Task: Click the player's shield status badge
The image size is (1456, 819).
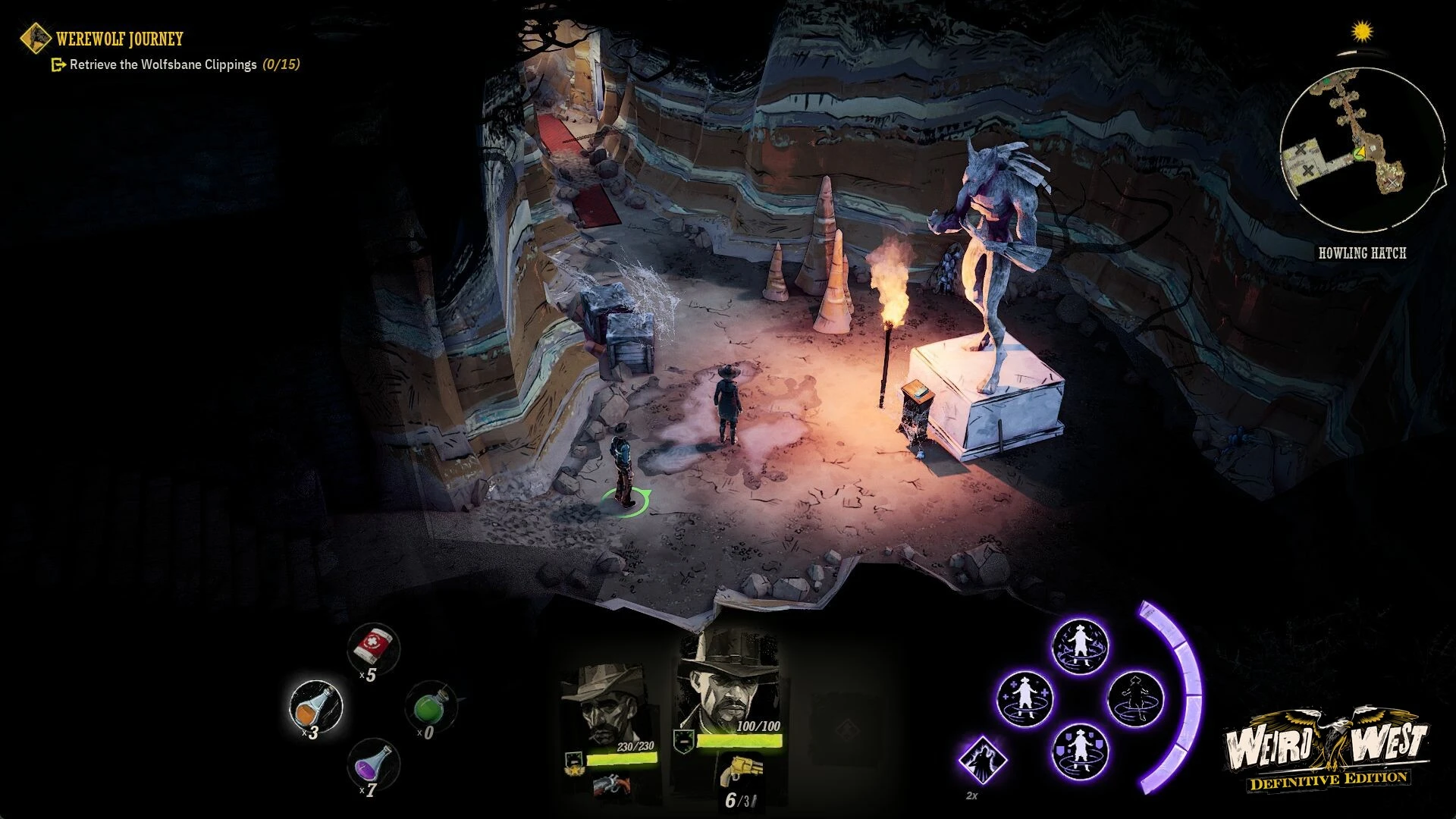Action: 683,739
